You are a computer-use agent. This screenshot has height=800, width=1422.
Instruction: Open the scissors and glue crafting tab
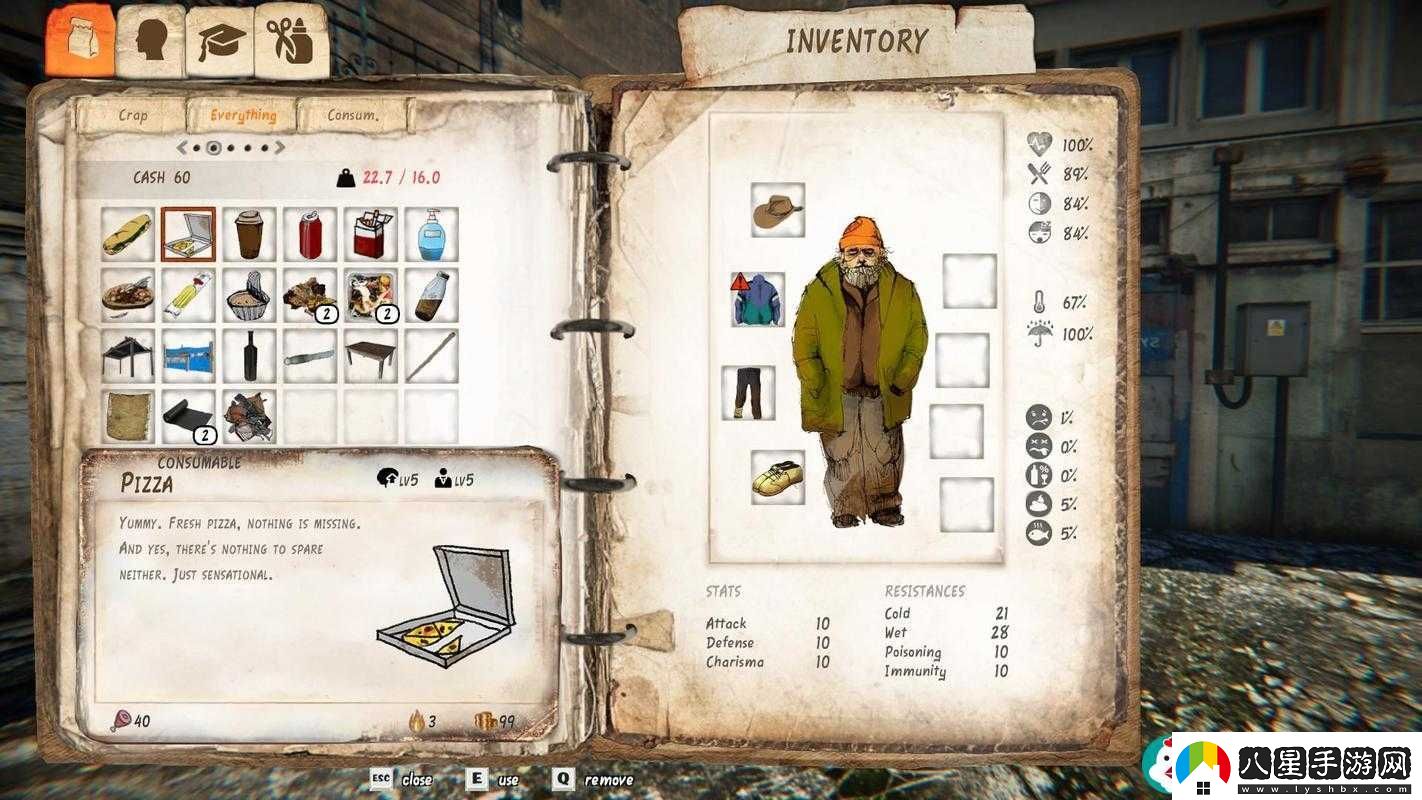pyautogui.click(x=291, y=41)
